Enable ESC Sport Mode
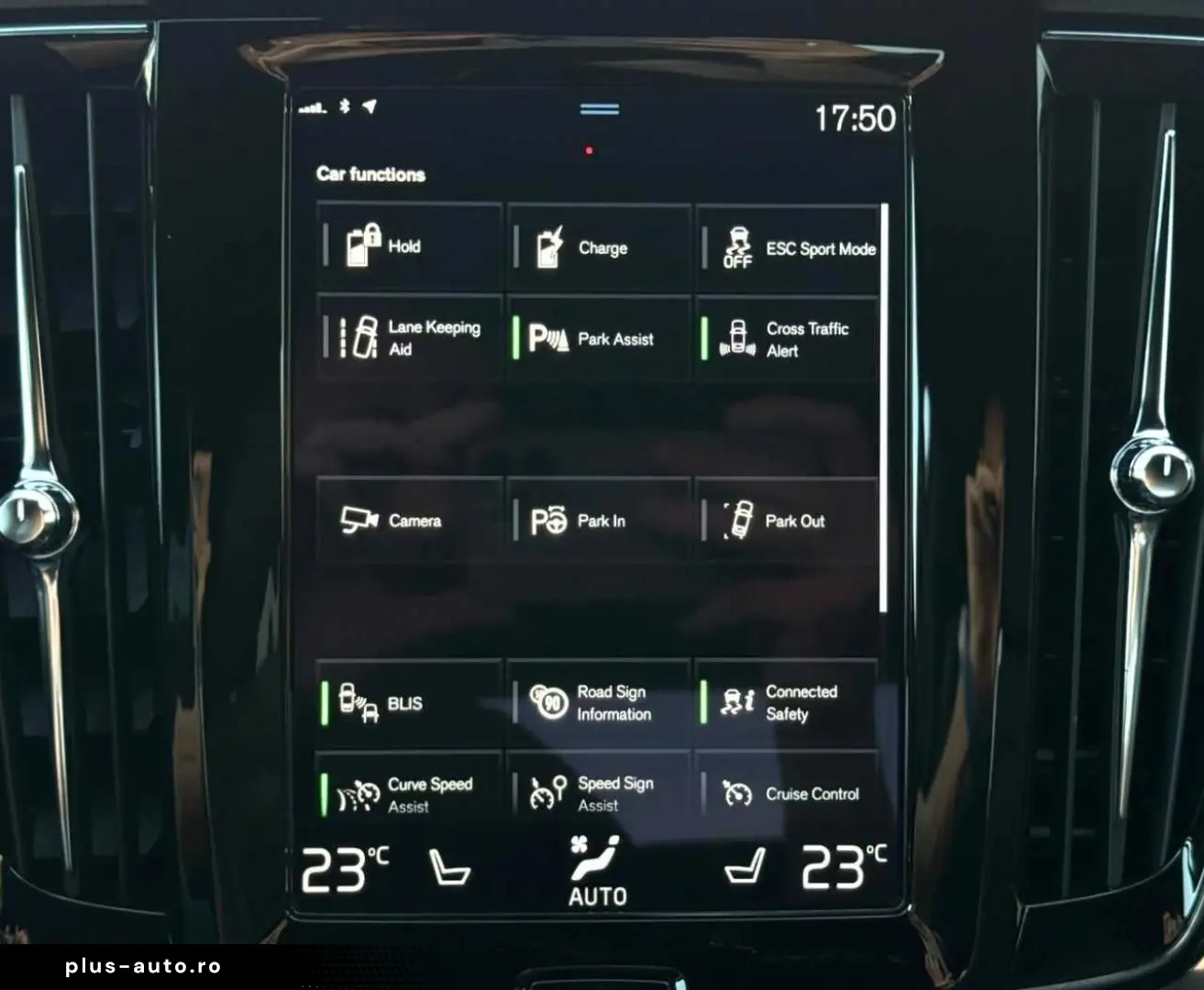Viewport: 1204px width, 990px height. click(787, 247)
